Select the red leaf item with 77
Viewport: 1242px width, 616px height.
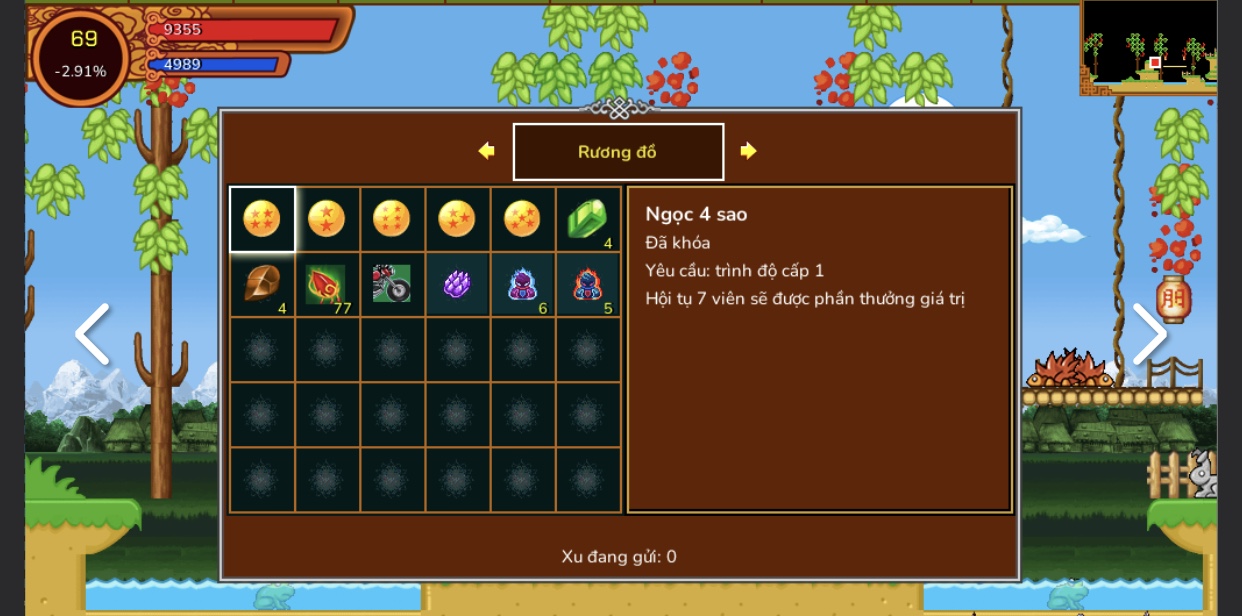(x=327, y=285)
